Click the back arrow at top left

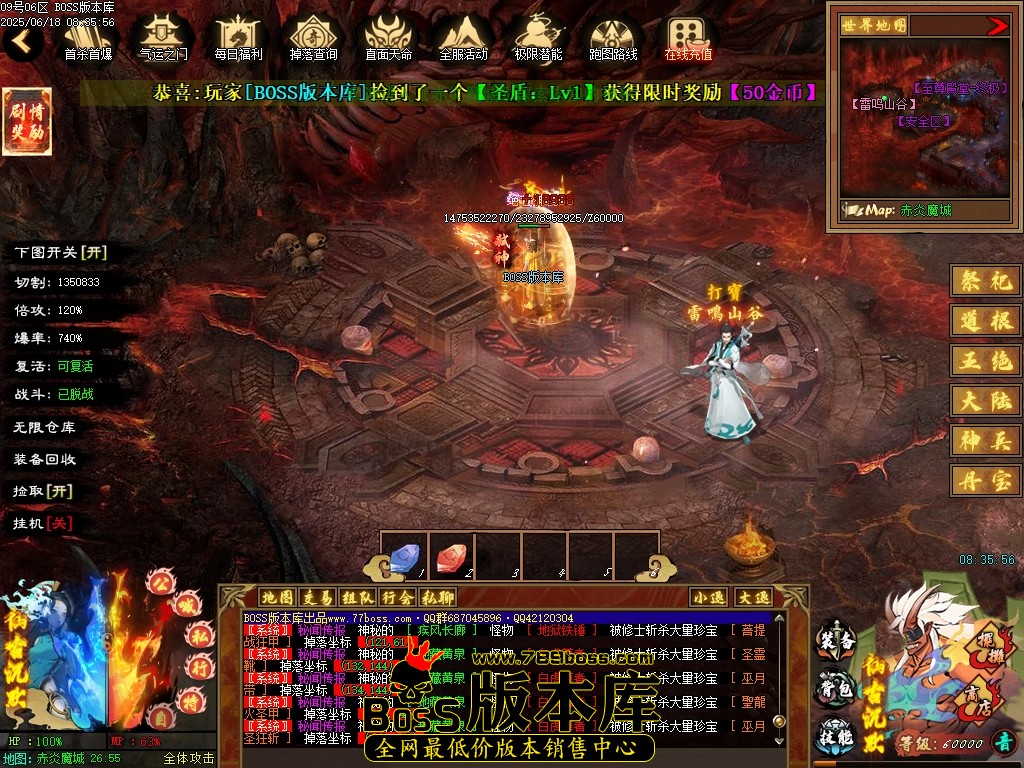click(x=22, y=41)
